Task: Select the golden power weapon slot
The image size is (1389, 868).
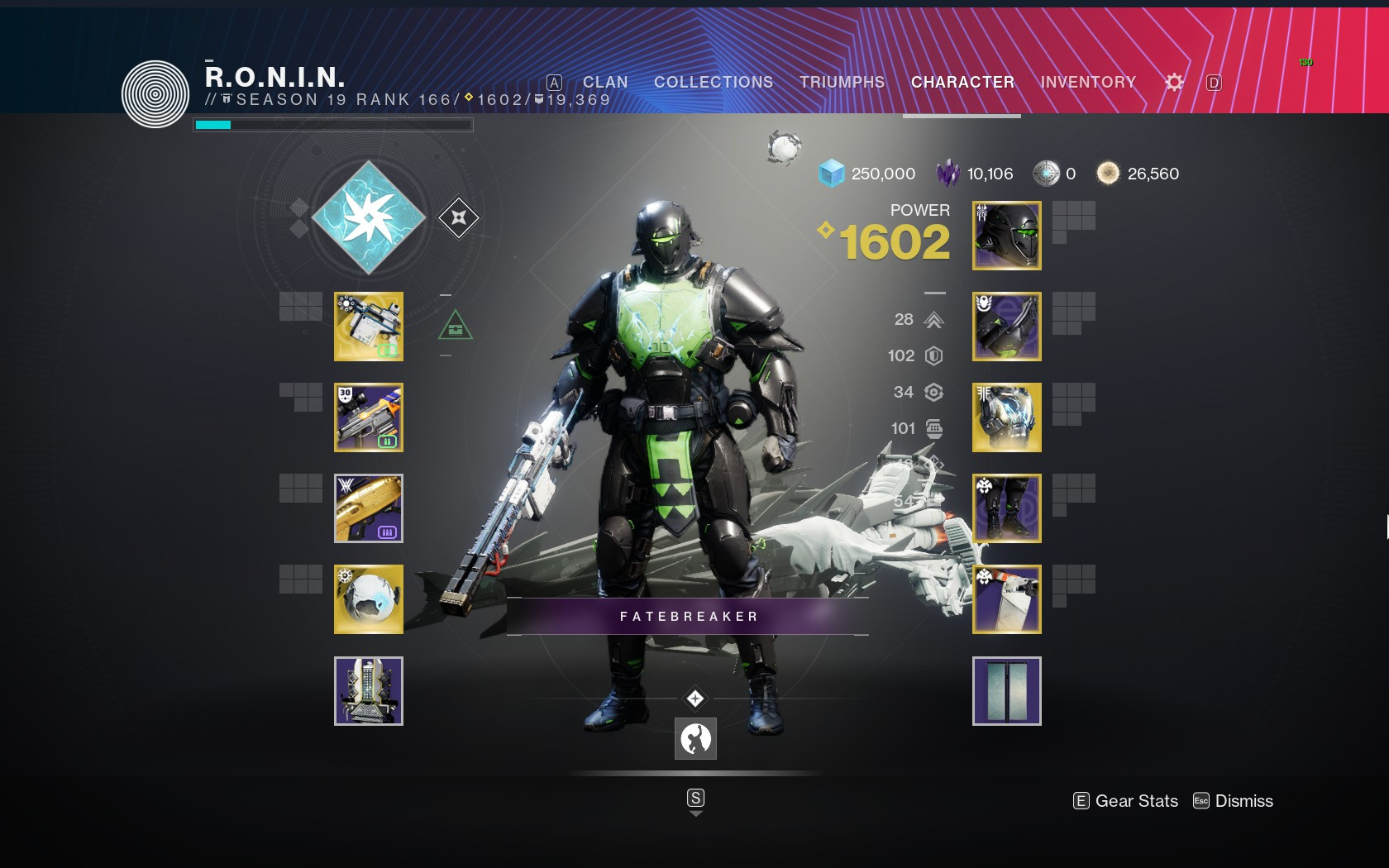Action: [x=369, y=508]
